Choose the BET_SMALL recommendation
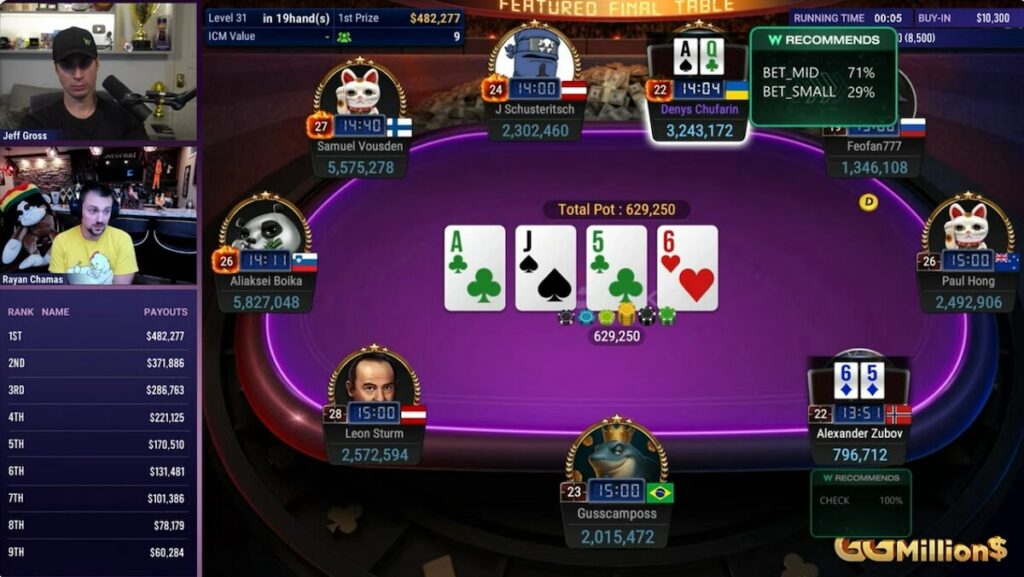This screenshot has width=1024, height=577. pos(818,91)
